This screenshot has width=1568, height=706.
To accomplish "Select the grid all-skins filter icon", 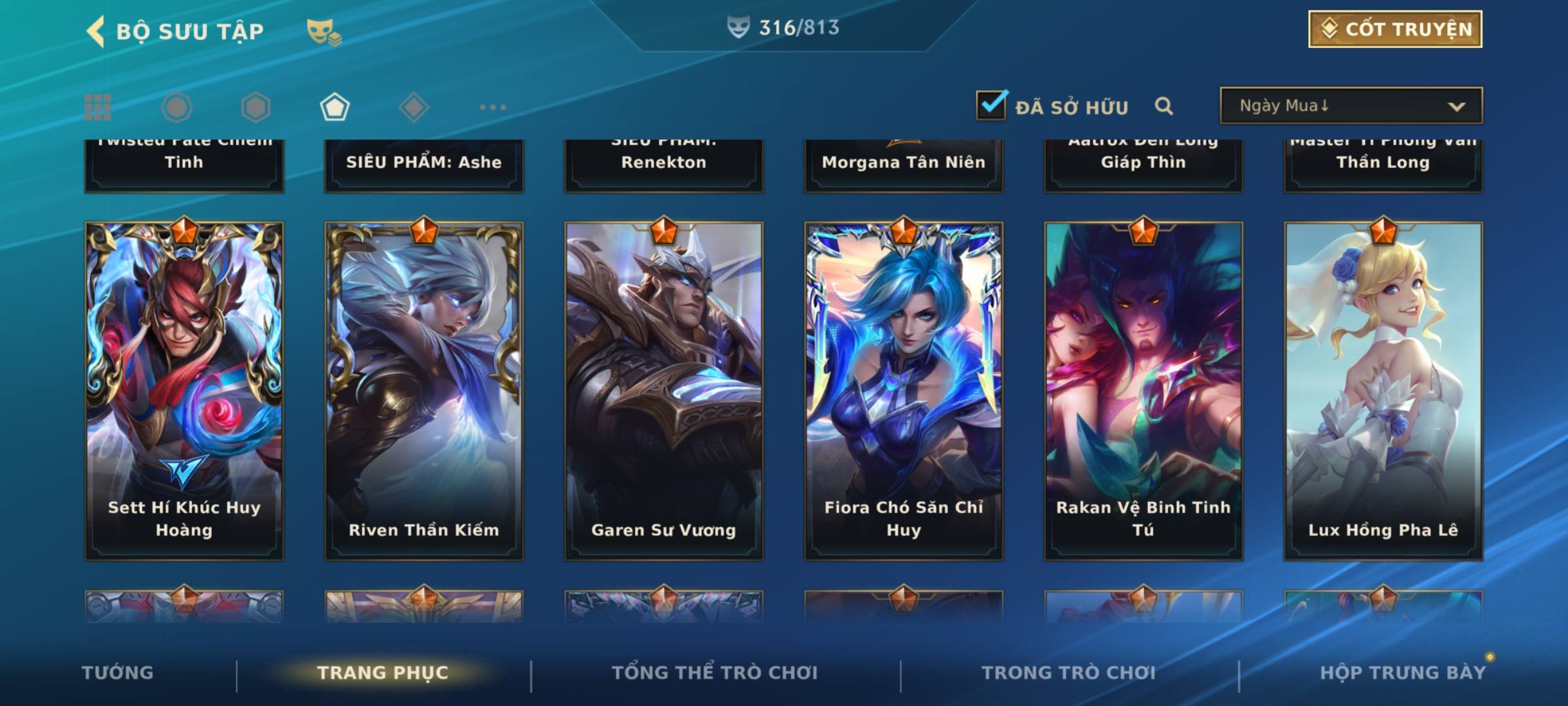I will [x=98, y=107].
